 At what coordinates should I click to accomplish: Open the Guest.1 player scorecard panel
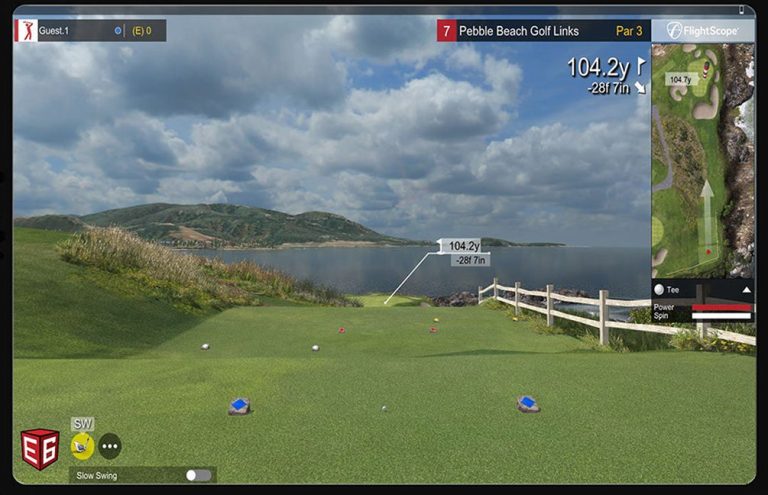tap(90, 31)
